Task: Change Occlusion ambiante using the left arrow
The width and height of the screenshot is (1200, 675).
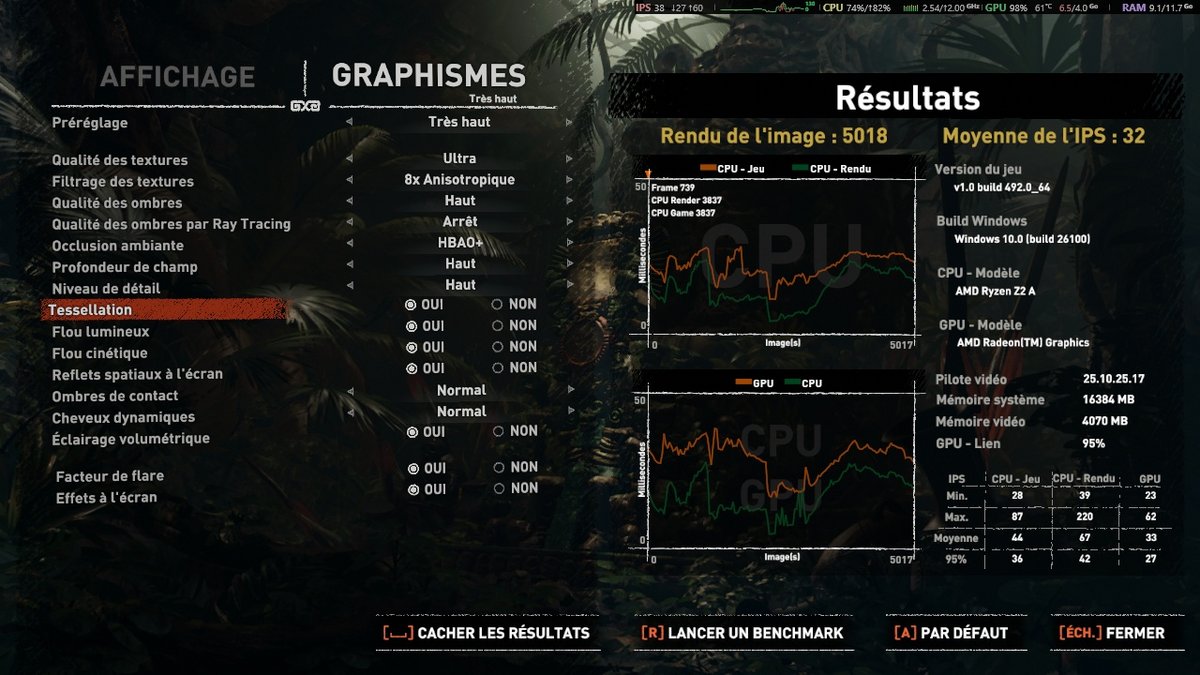Action: pyautogui.click(x=349, y=244)
